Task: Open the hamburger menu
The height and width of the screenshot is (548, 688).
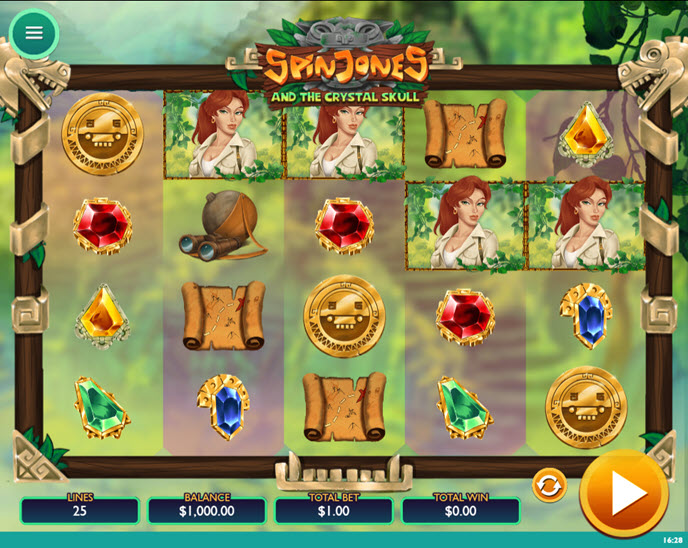Action: (34, 33)
